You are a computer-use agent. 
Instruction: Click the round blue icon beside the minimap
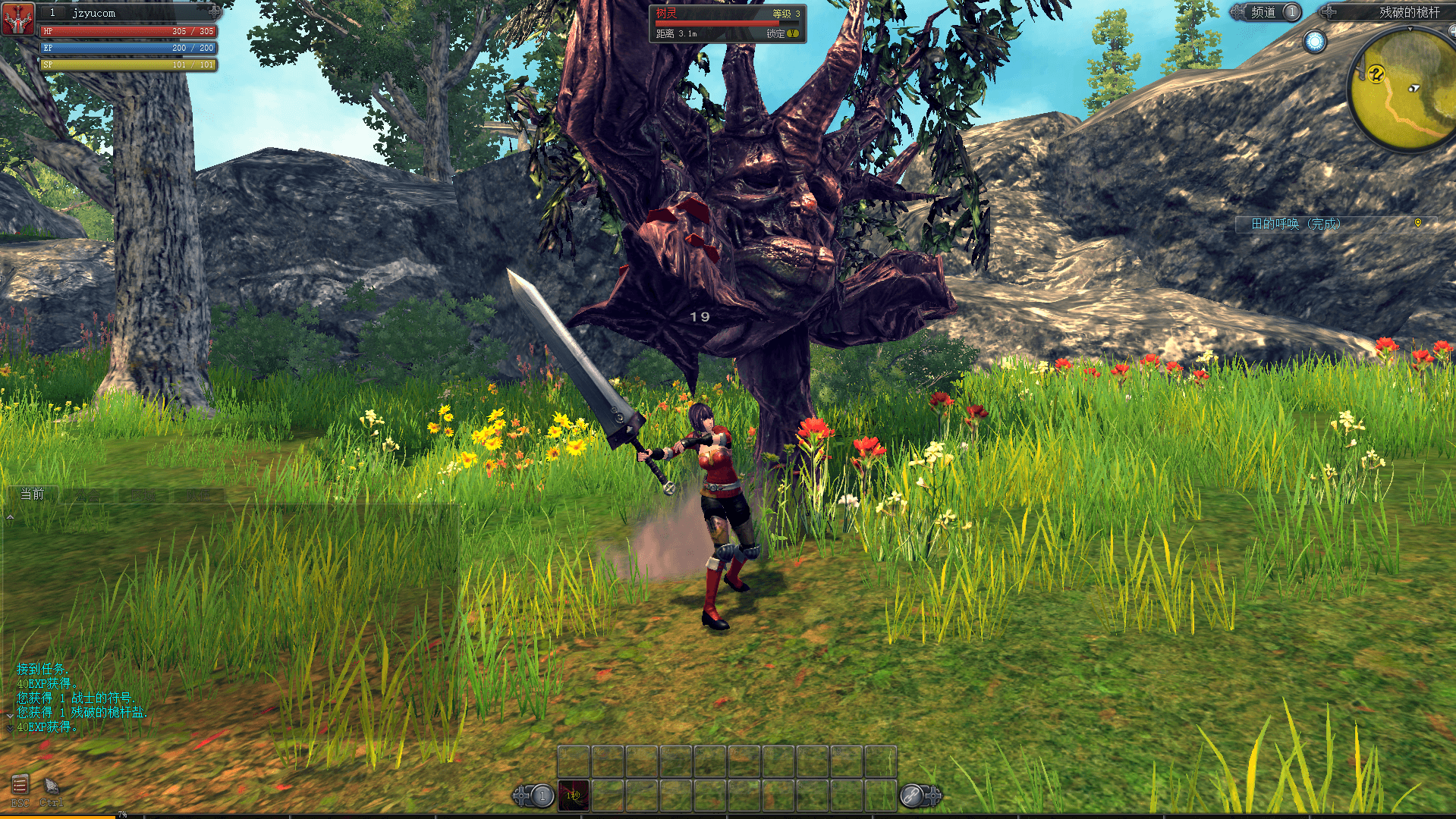click(1314, 42)
